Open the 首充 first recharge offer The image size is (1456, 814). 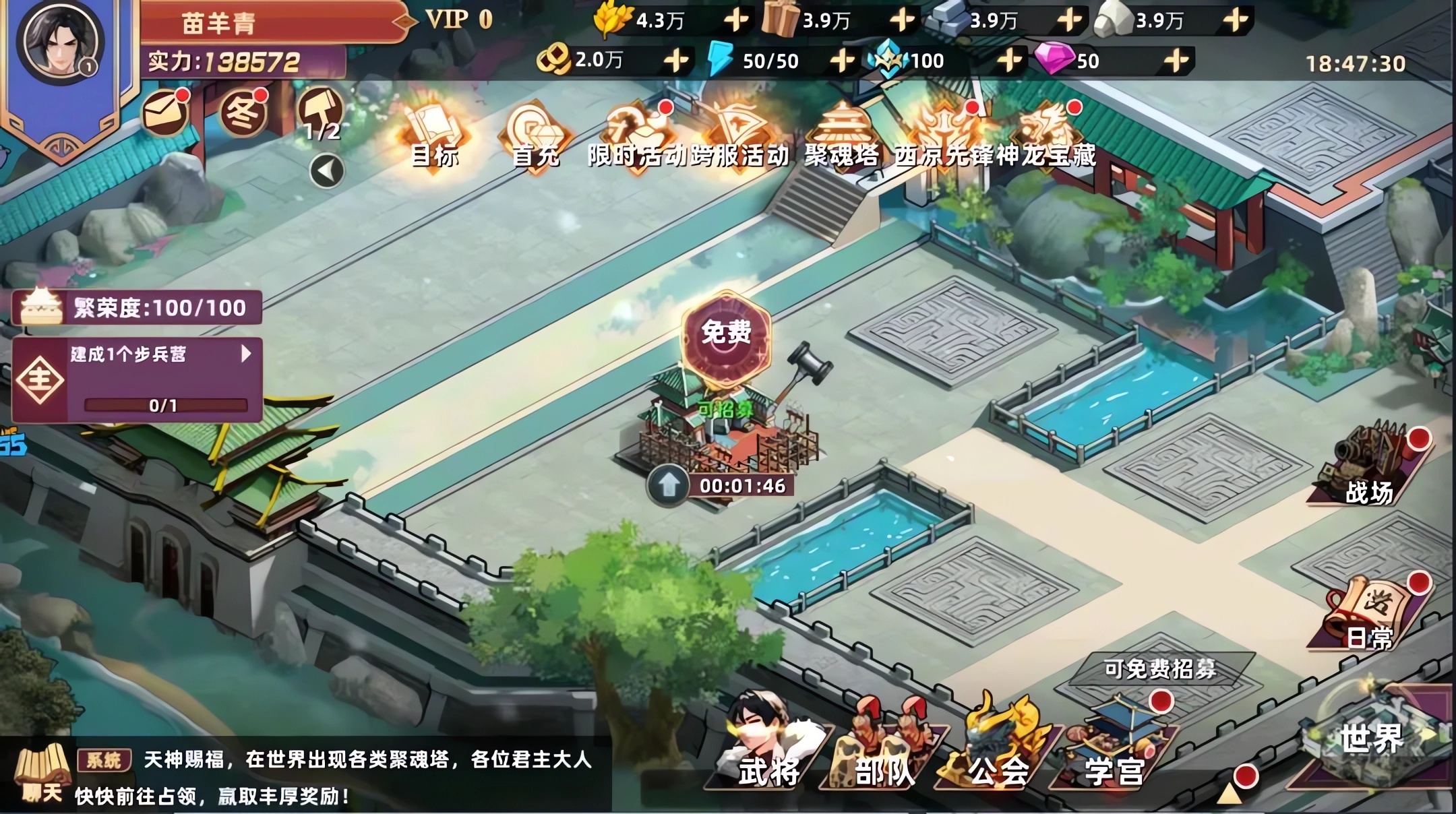[533, 128]
